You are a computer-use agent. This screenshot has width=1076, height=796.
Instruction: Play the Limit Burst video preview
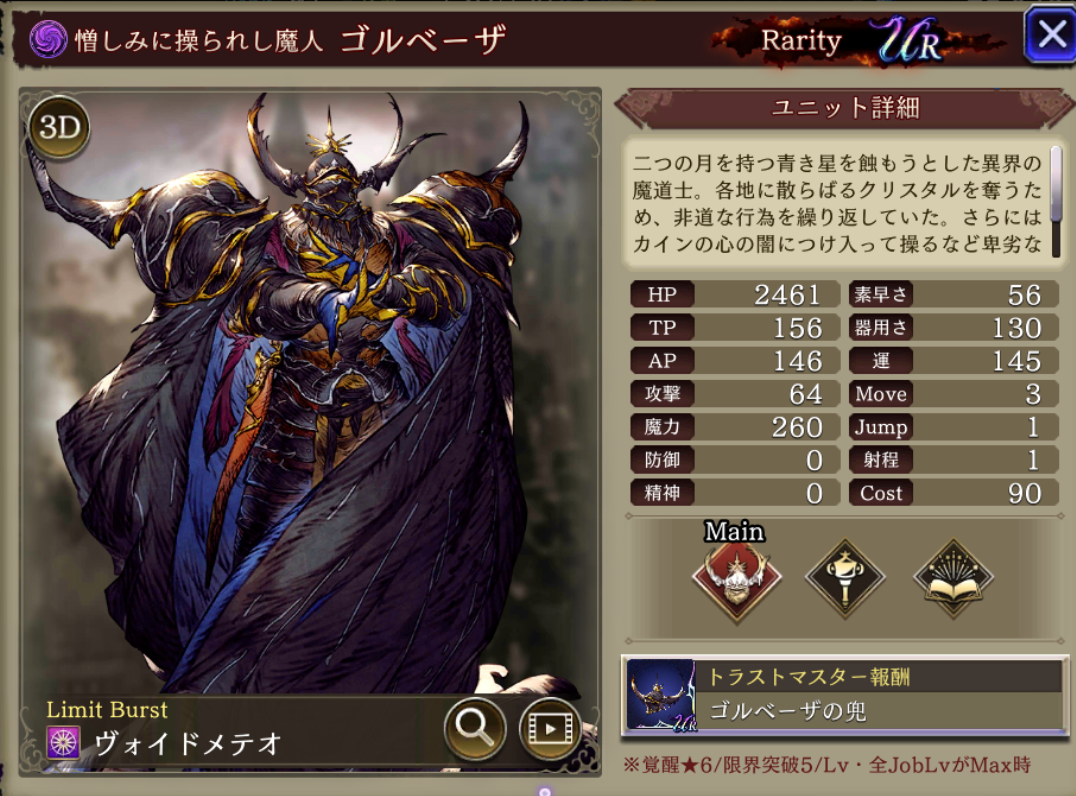pyautogui.click(x=550, y=729)
